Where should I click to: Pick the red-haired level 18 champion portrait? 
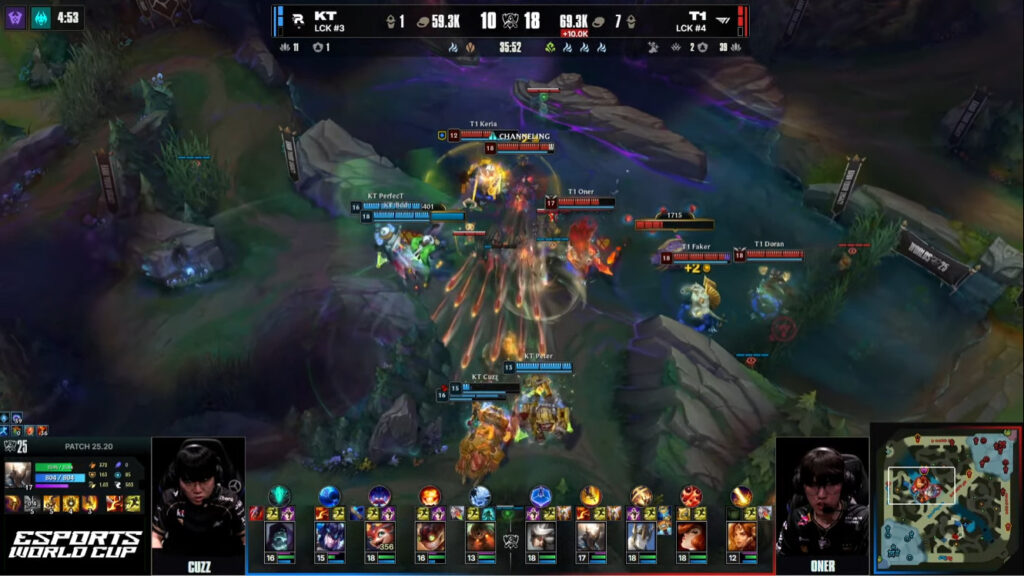coord(691,538)
